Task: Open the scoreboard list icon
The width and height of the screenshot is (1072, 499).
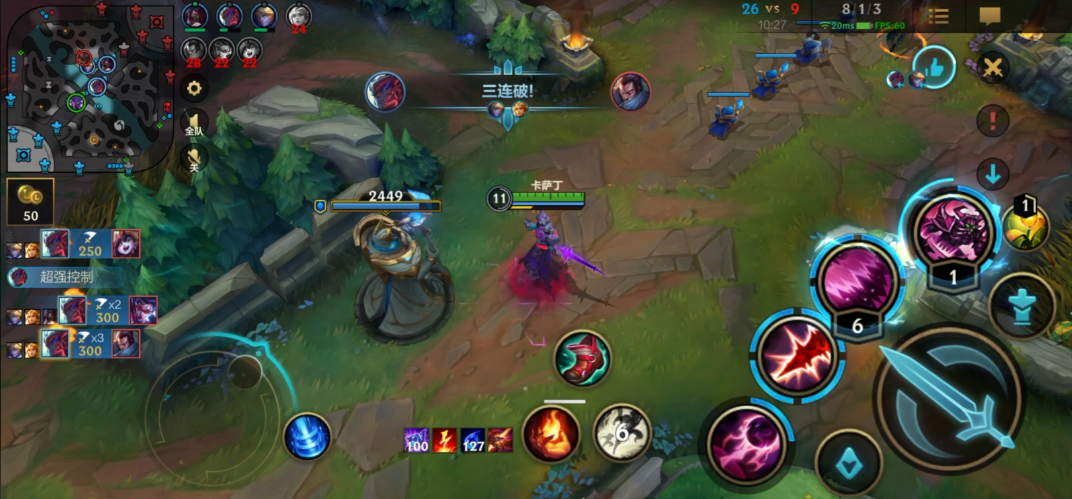Action: 938,16
